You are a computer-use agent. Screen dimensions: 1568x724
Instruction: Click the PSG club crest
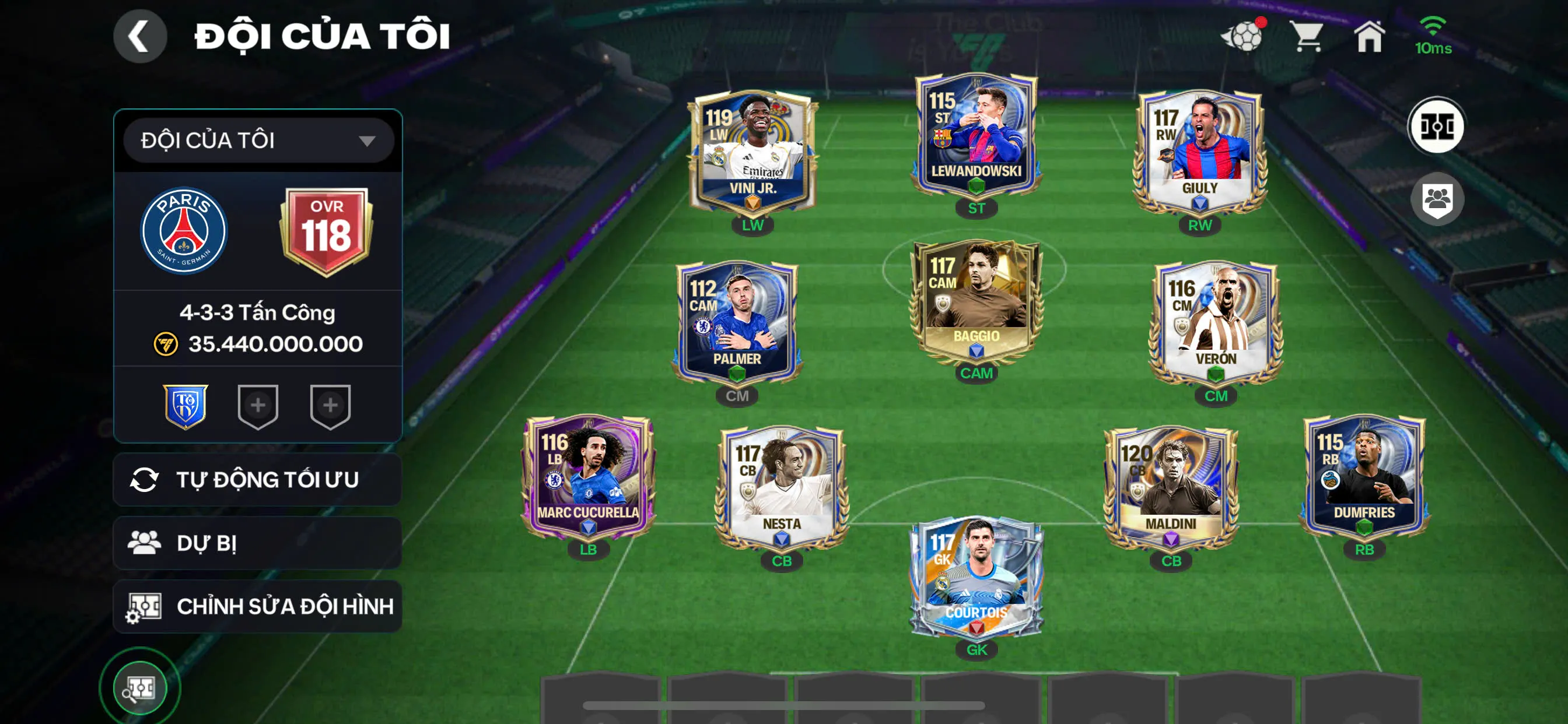point(184,231)
